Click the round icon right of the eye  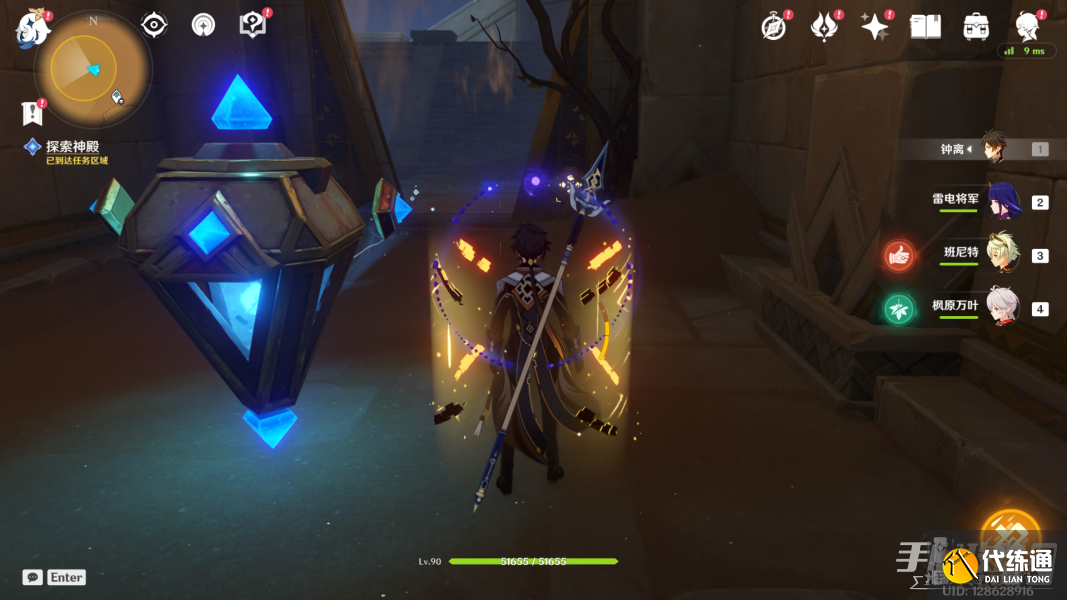pyautogui.click(x=203, y=25)
